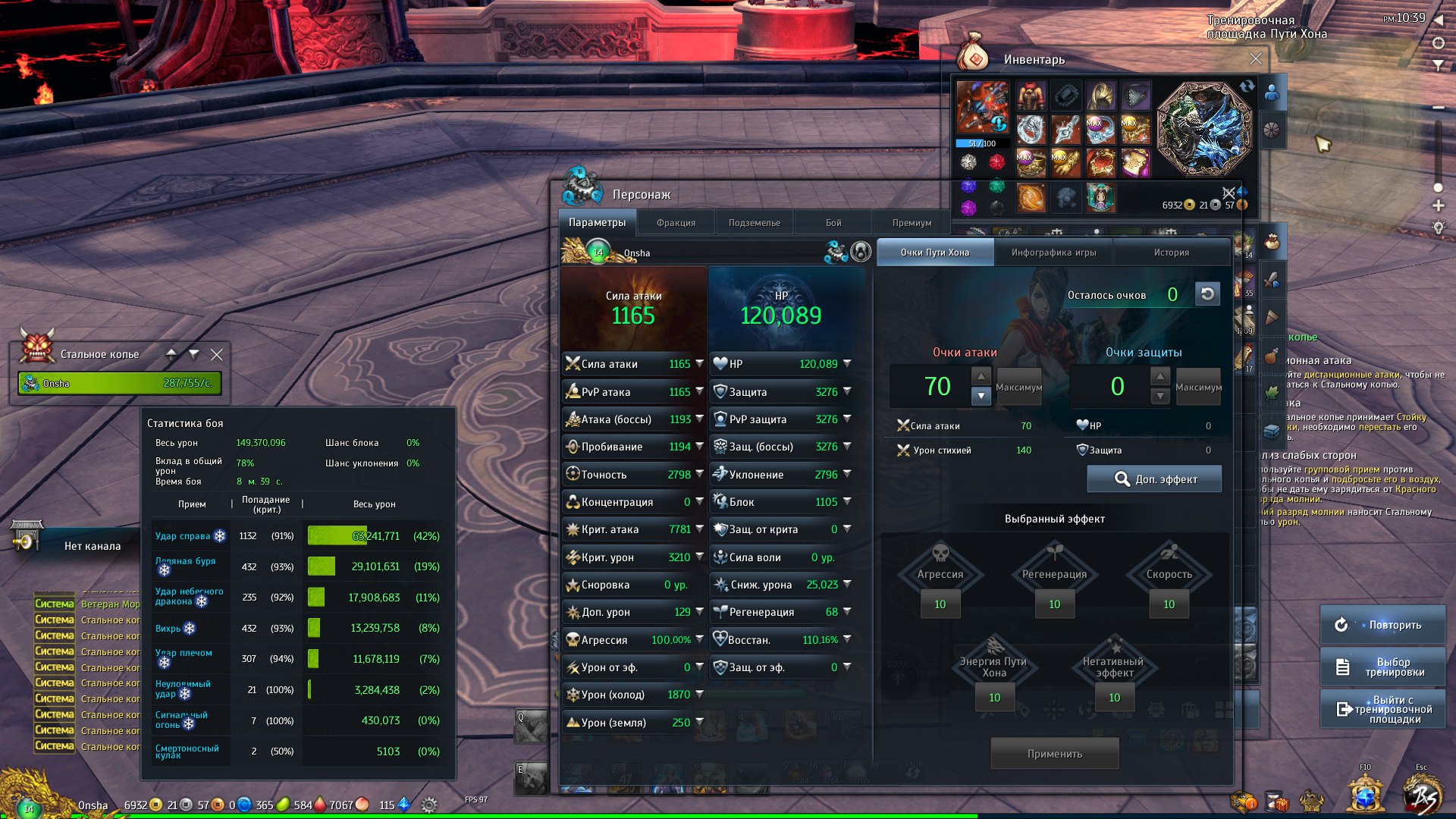Open Выбор тренировки menu
This screenshot has height=819, width=1456.
[x=1382, y=667]
